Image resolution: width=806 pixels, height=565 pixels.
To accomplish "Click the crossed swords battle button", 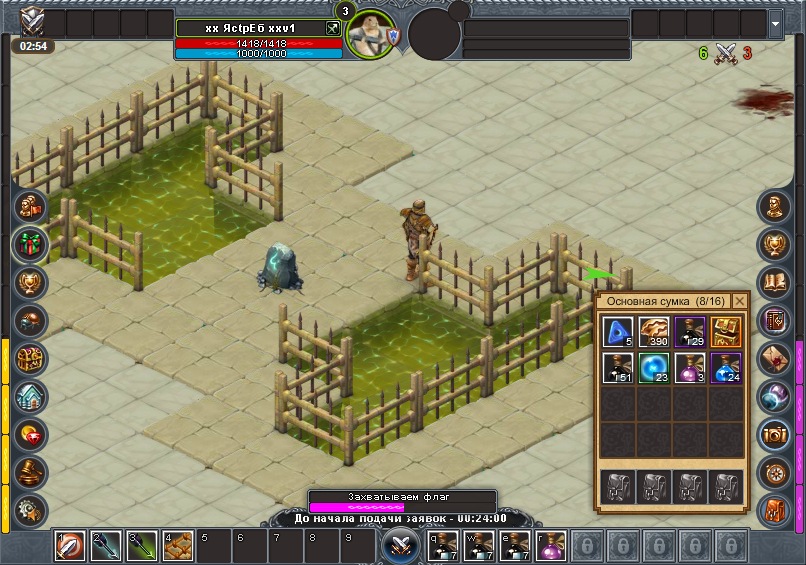I will 402,546.
